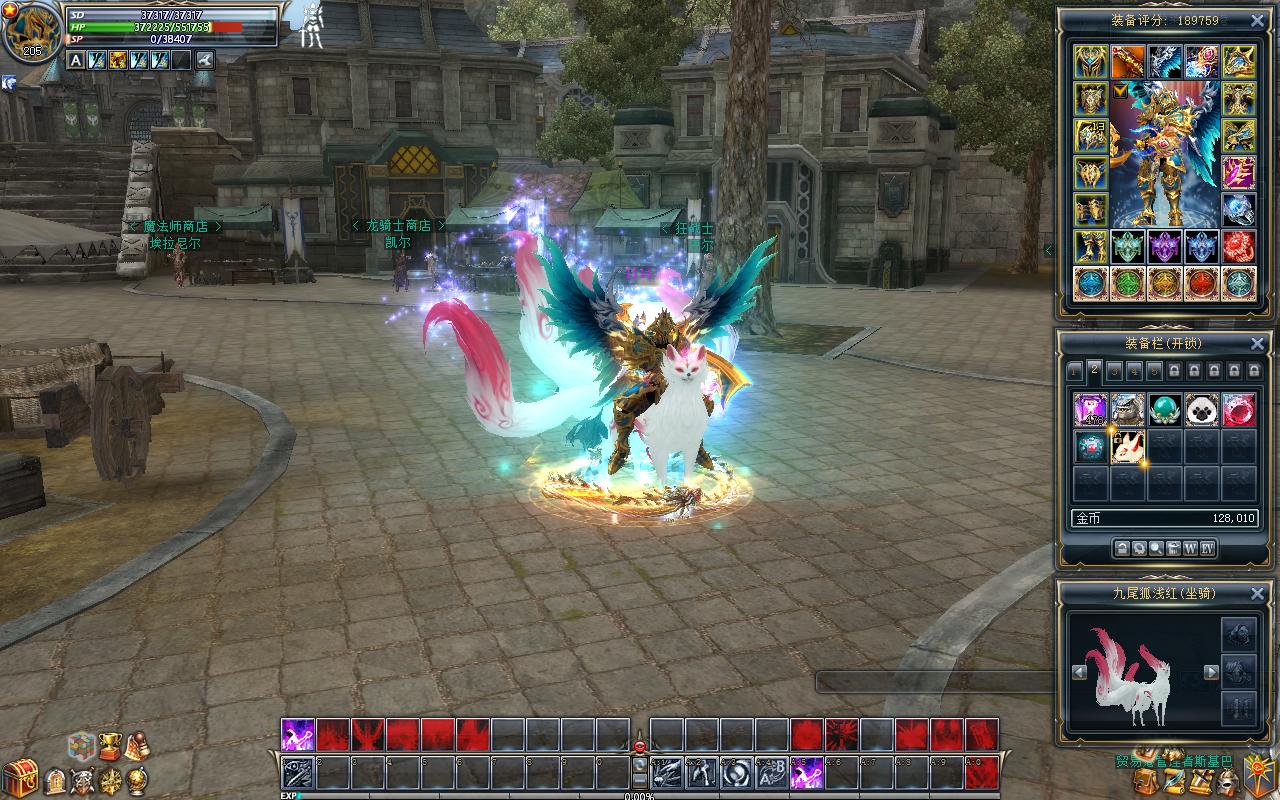Open the red treasure chest icon
Viewport: 1280px width, 800px height.
pos(20,778)
